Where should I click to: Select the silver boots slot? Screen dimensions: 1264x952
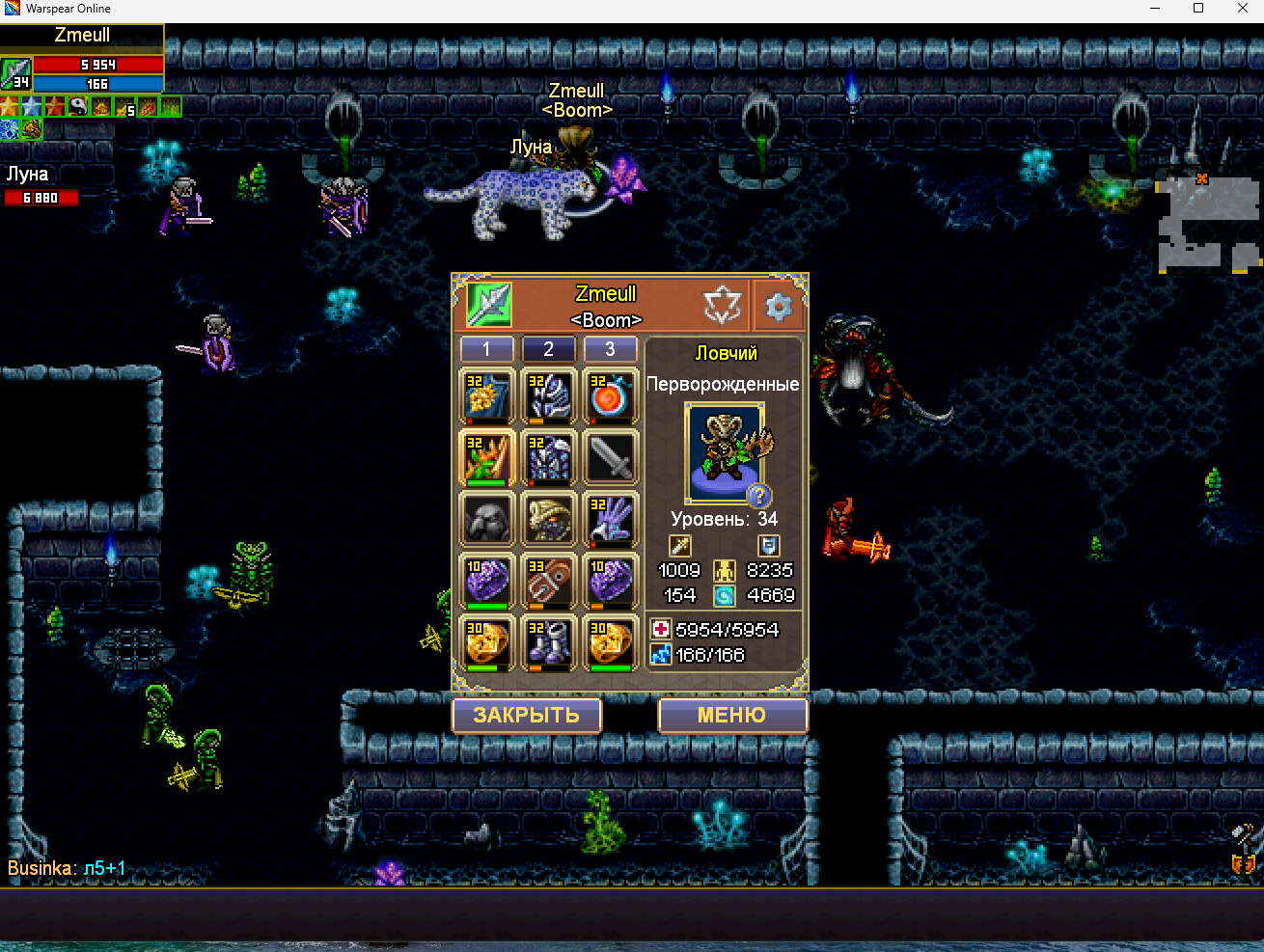pyautogui.click(x=548, y=642)
